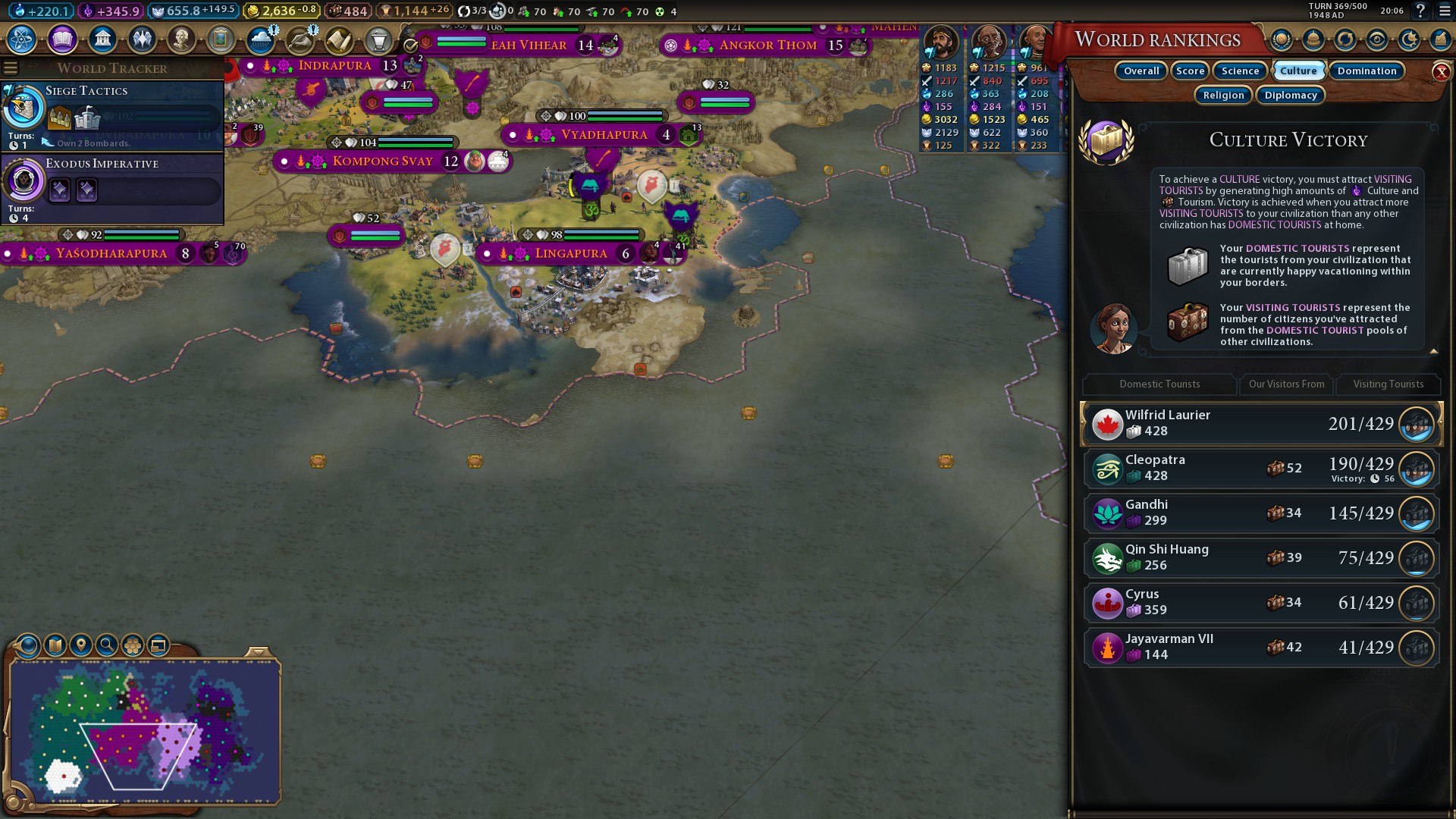Open the Siege Tactics research tracker
This screenshot has height=819, width=1456.
tap(114, 115)
